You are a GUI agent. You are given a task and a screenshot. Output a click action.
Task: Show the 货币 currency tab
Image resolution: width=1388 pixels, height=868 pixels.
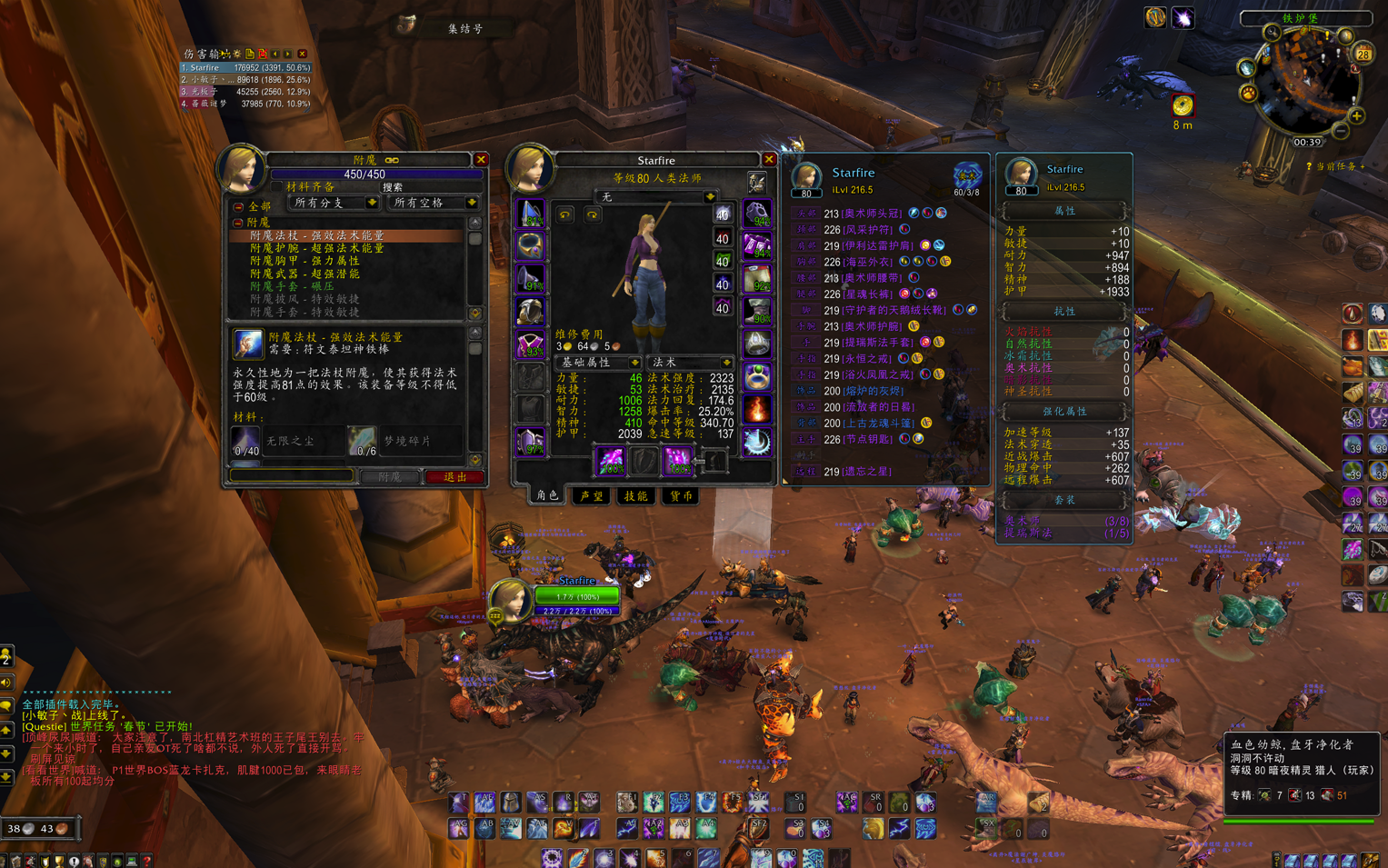click(681, 496)
